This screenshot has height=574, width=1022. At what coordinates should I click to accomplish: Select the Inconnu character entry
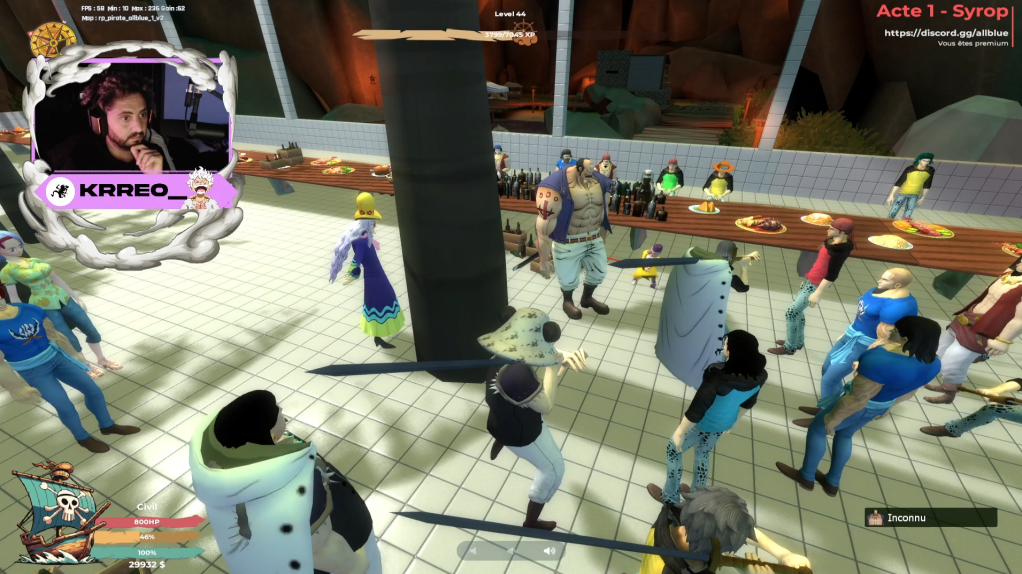(931, 518)
